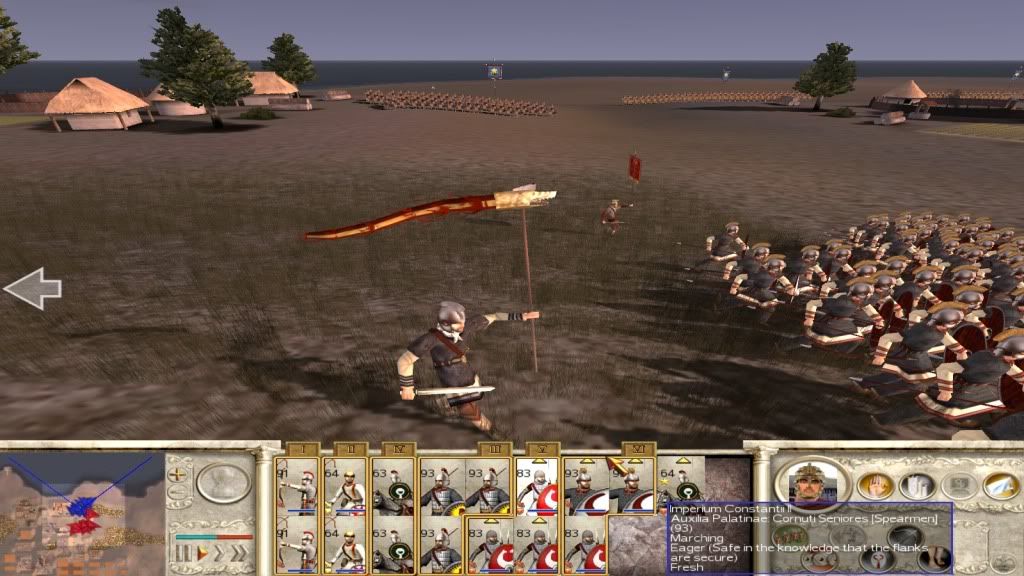
Task: Select group II tab above unit cards
Action: click(351, 449)
